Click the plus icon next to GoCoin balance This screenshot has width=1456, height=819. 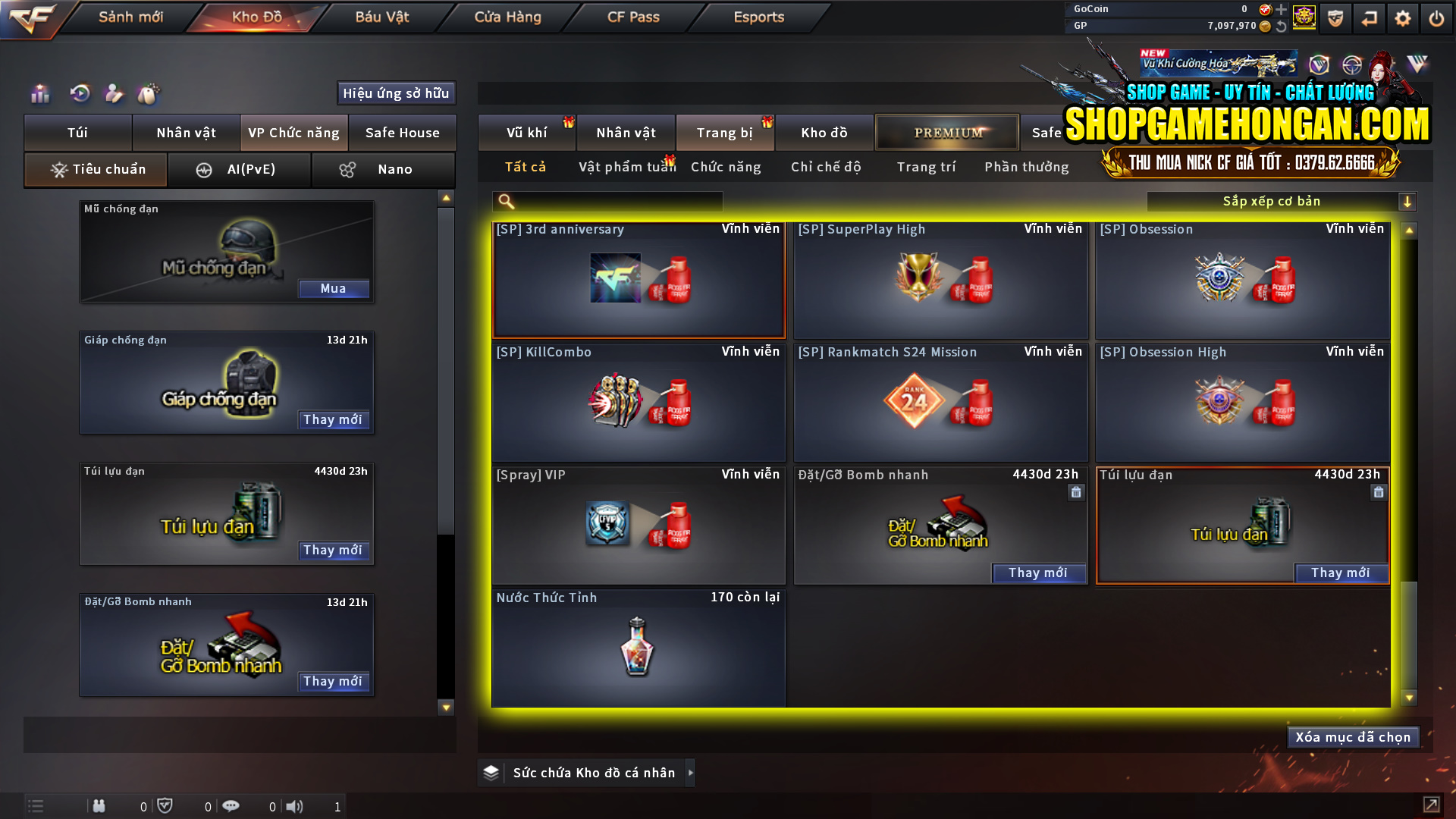click(1282, 10)
